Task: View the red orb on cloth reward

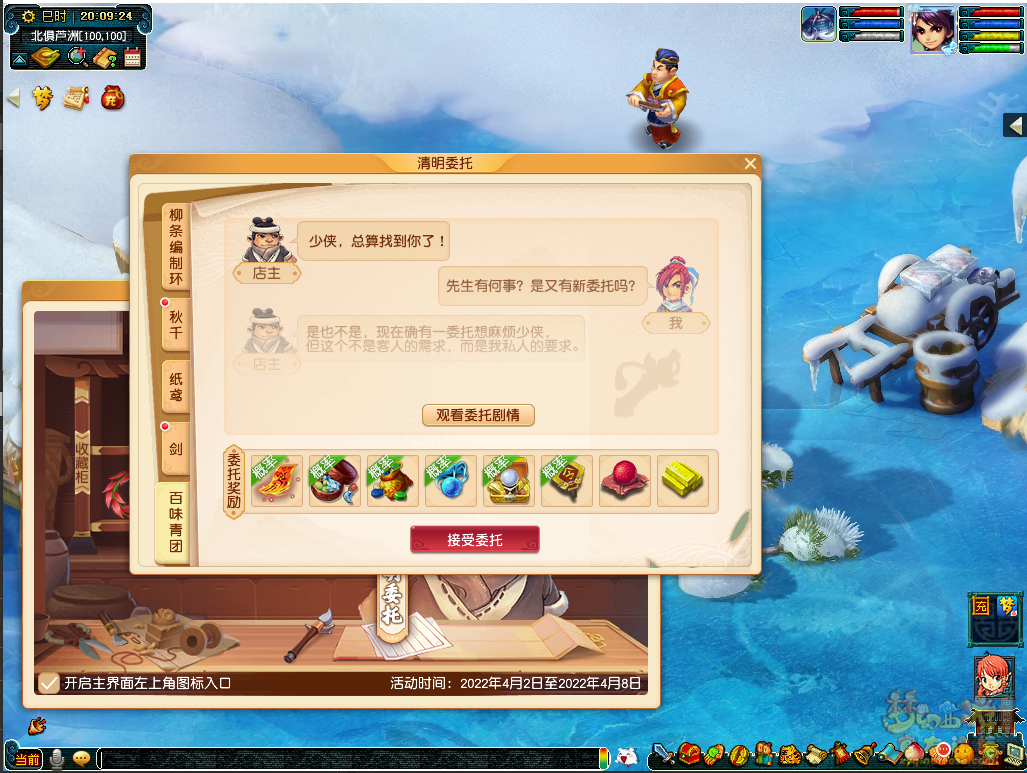Action: [x=625, y=481]
